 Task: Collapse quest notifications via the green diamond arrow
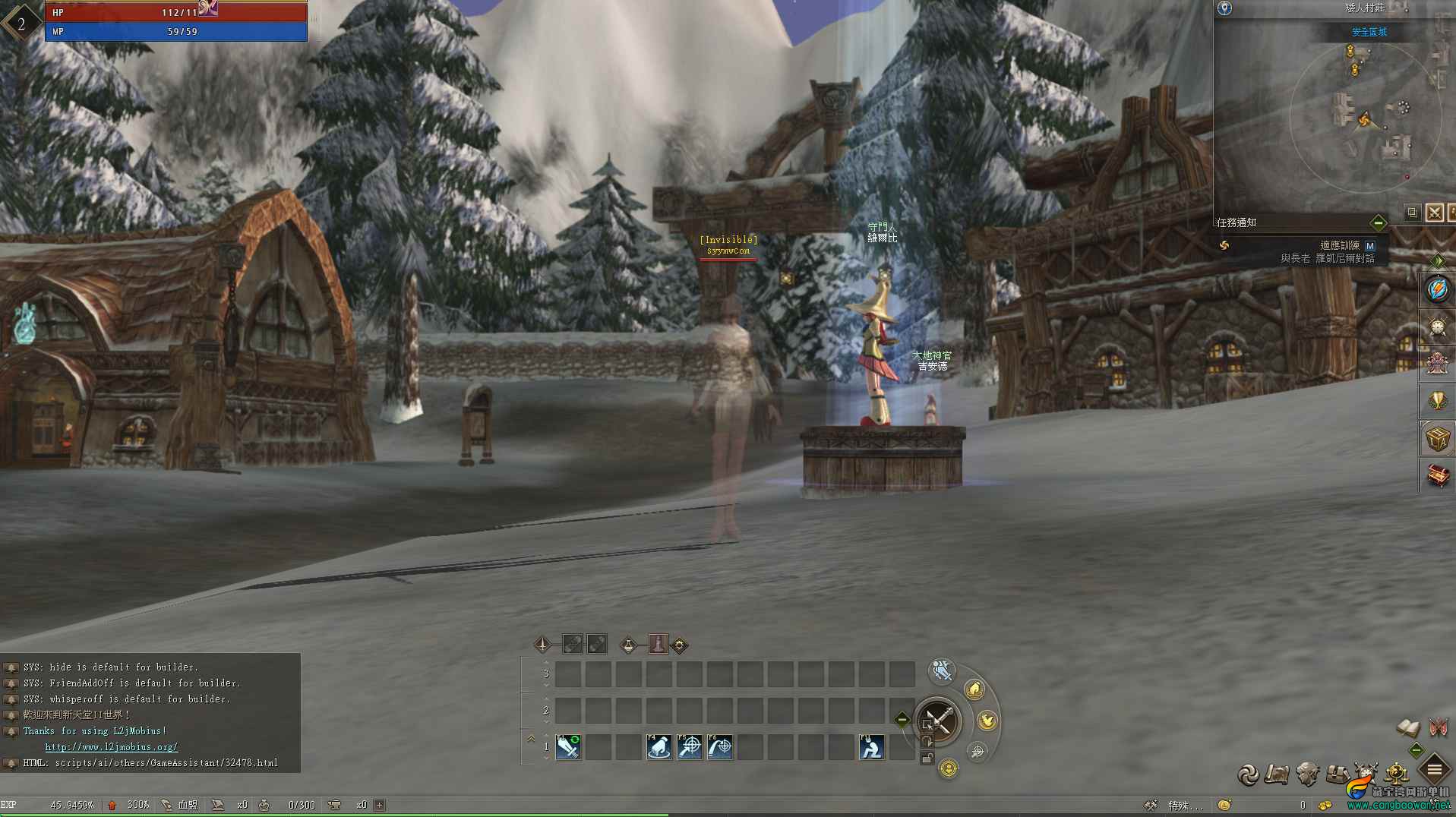(1379, 222)
